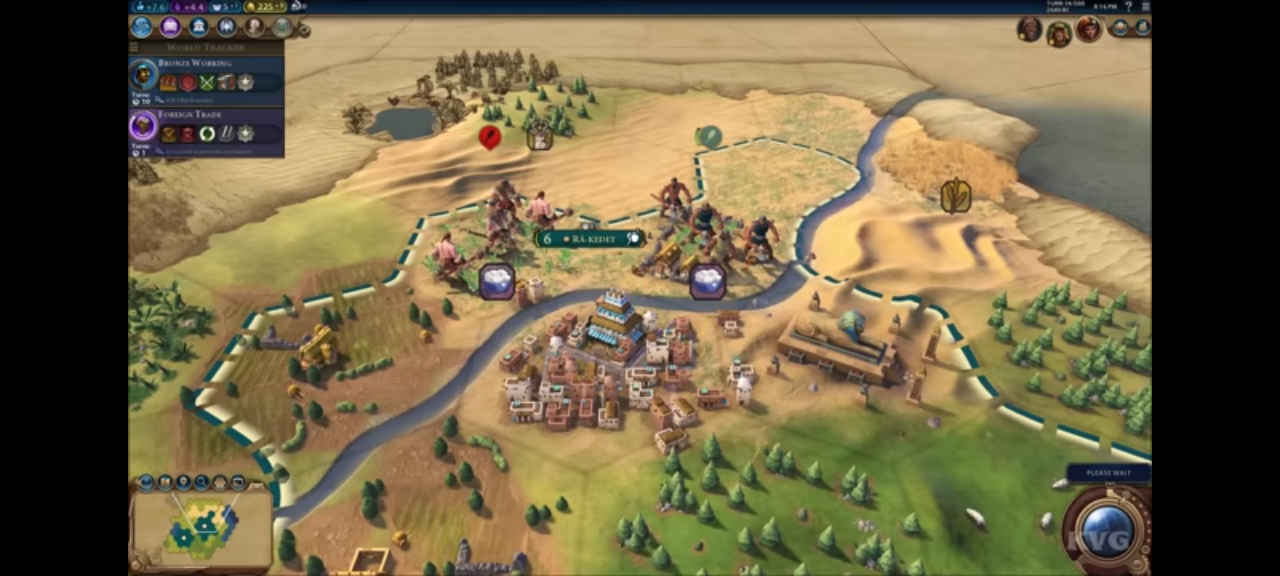Open the Government screen icon
The width and height of the screenshot is (1280, 576).
click(x=199, y=27)
